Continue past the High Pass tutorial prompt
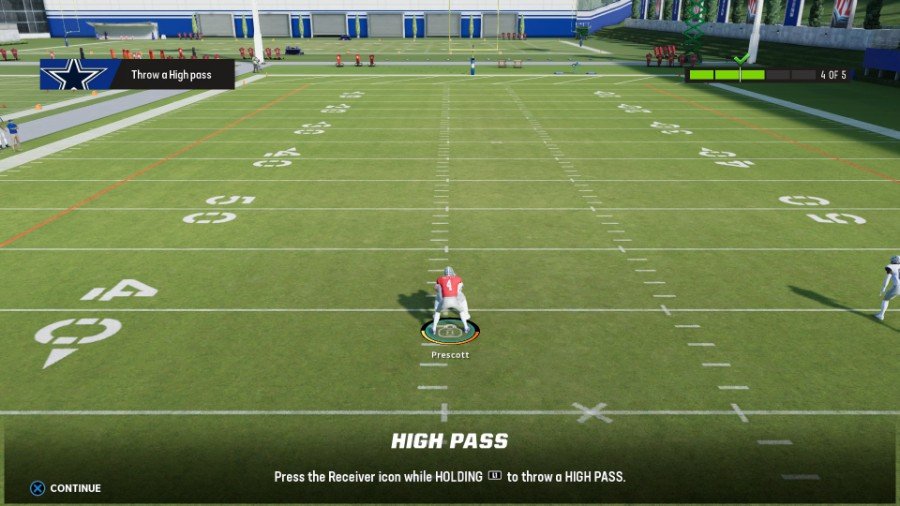The width and height of the screenshot is (900, 506). tap(66, 488)
